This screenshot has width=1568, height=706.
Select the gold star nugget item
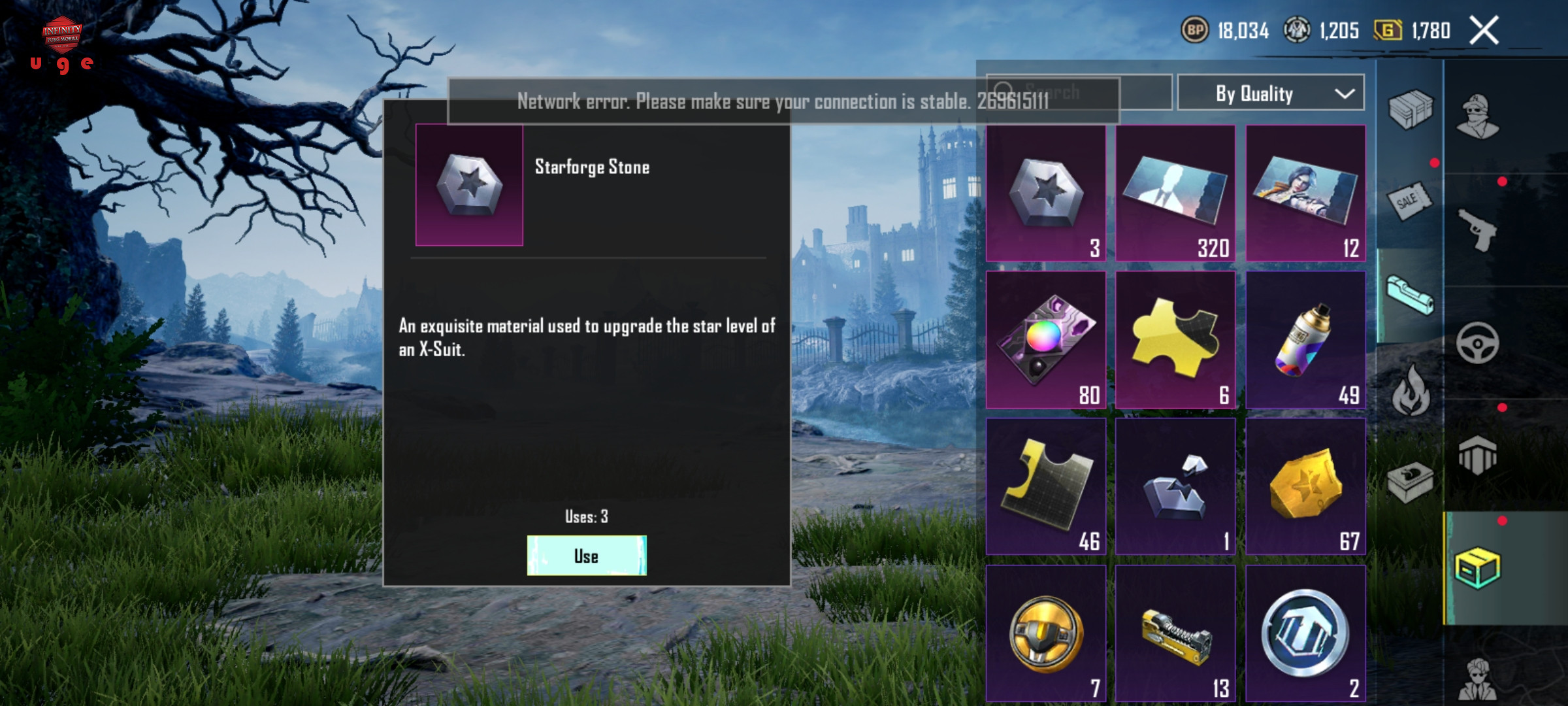(1305, 486)
